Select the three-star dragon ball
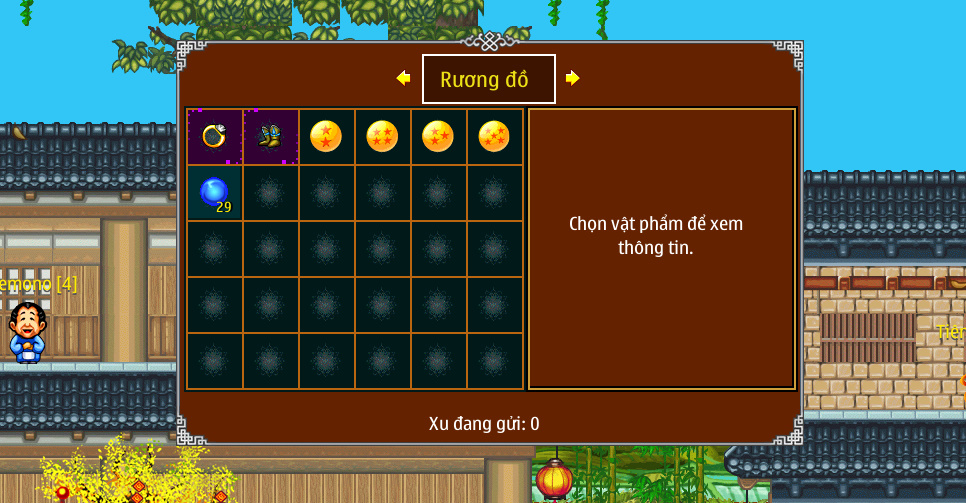 click(x=438, y=136)
